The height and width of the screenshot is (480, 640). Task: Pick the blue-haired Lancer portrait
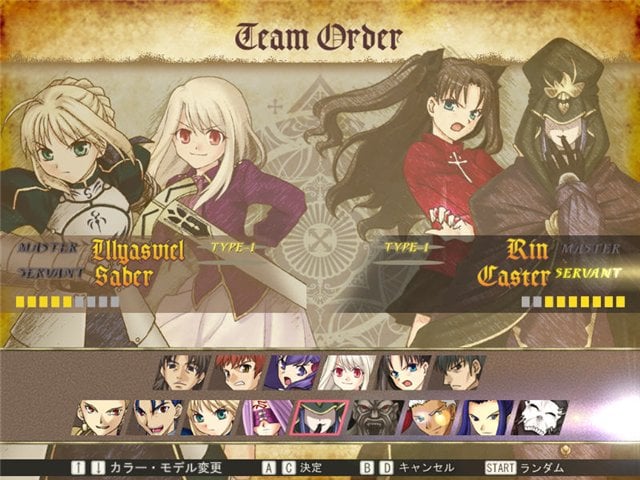point(158,418)
